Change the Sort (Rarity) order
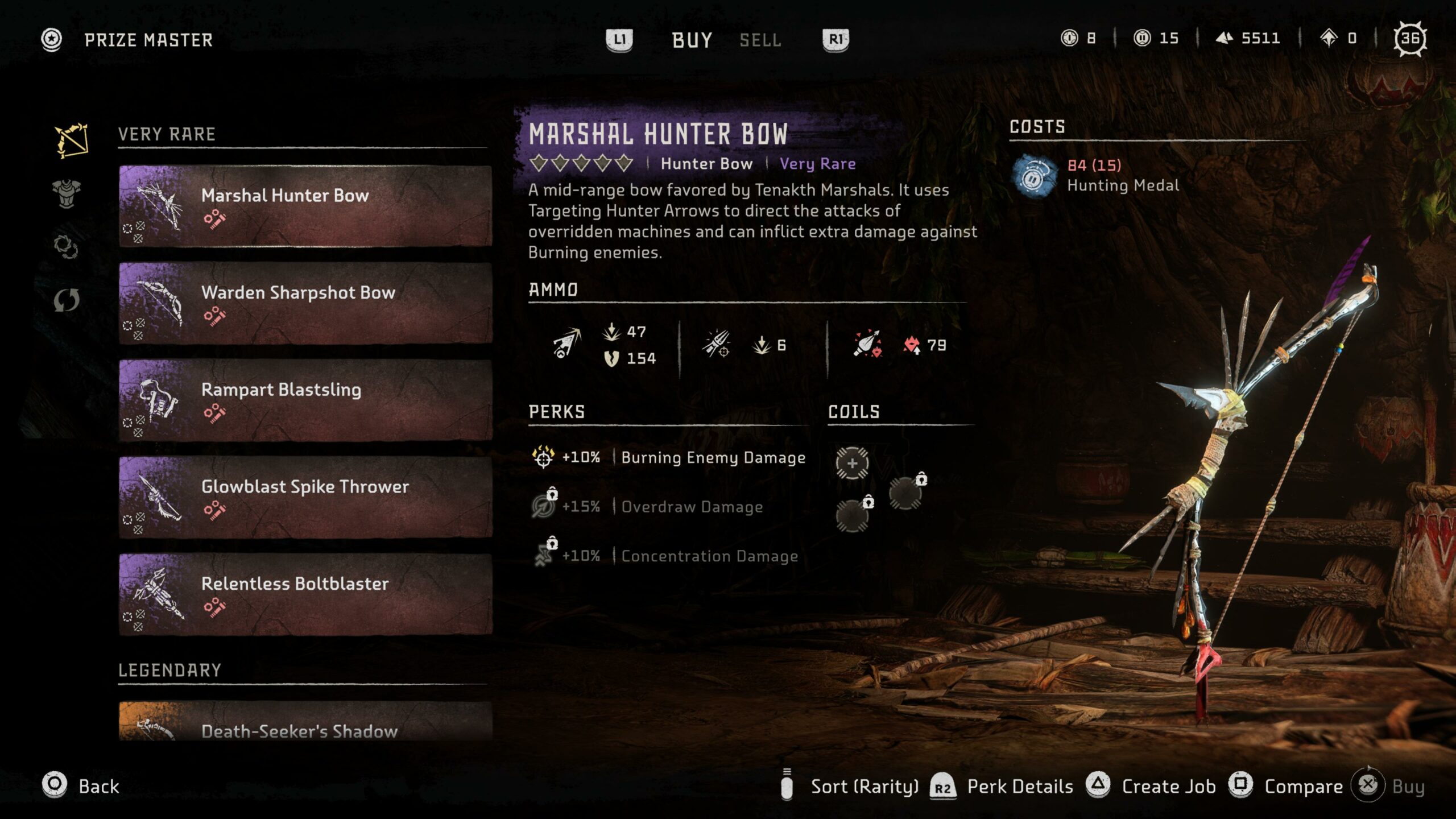This screenshot has width=1456, height=819. (x=852, y=787)
